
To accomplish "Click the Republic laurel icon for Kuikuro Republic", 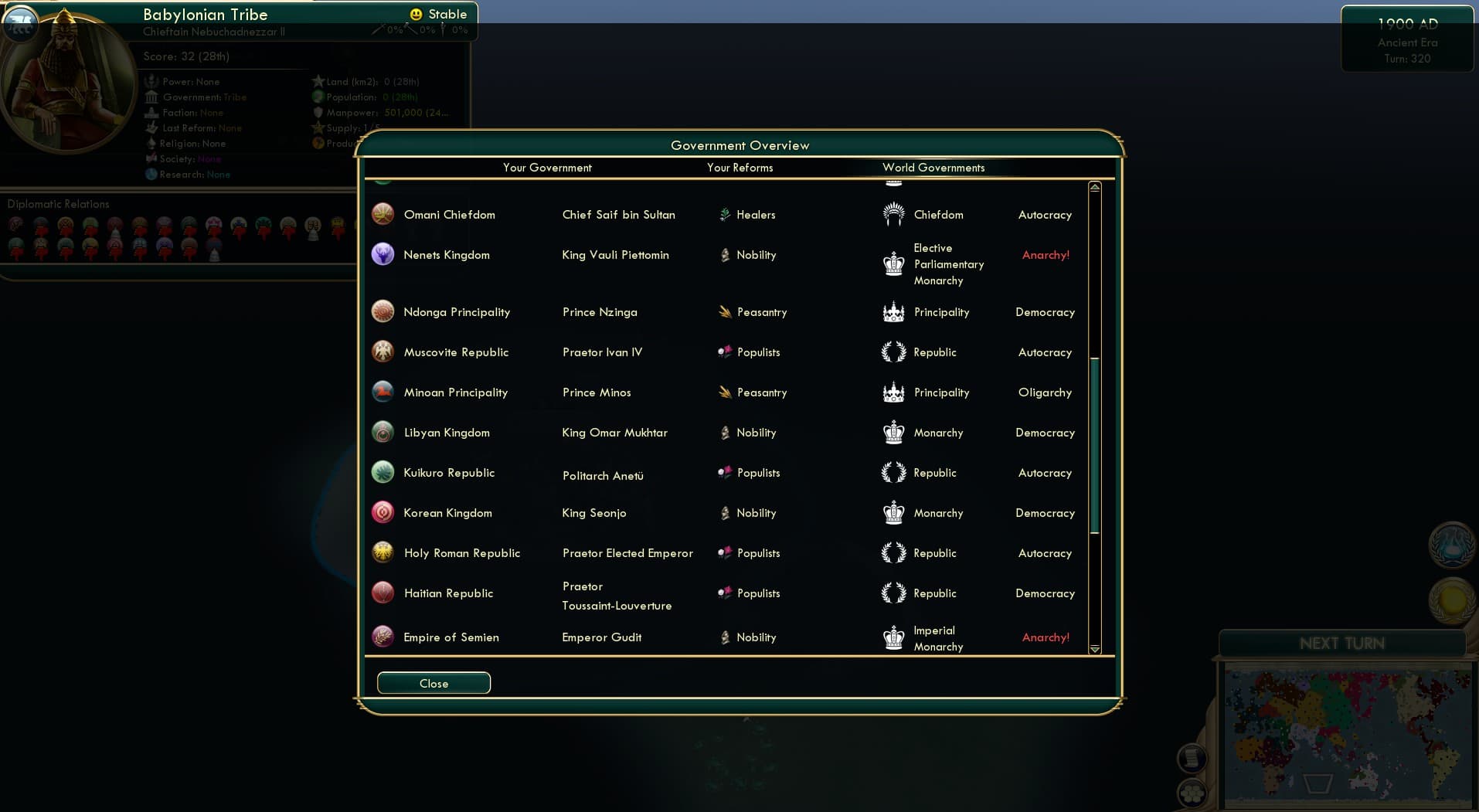I will (x=894, y=472).
